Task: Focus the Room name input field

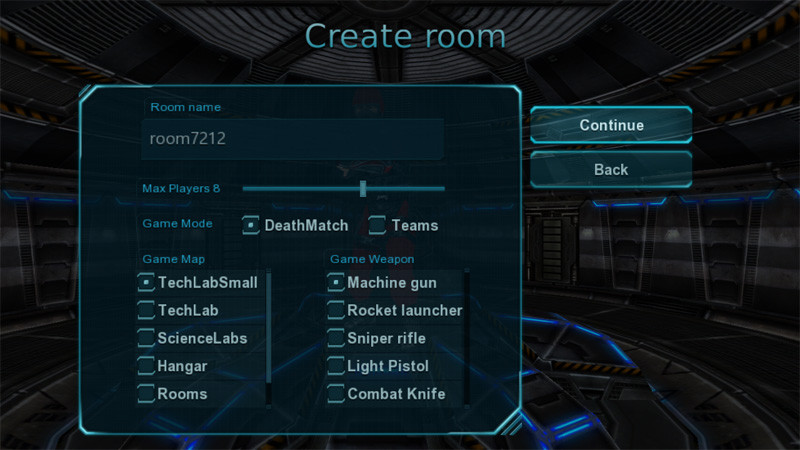Action: click(292, 139)
